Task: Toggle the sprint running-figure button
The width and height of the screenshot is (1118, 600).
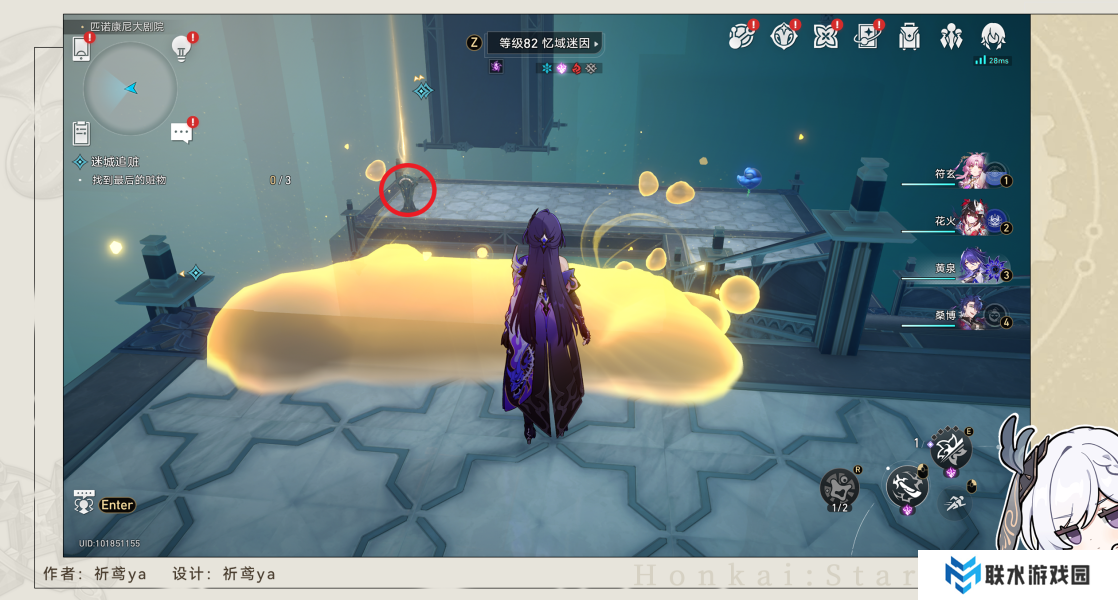Action: point(956,504)
